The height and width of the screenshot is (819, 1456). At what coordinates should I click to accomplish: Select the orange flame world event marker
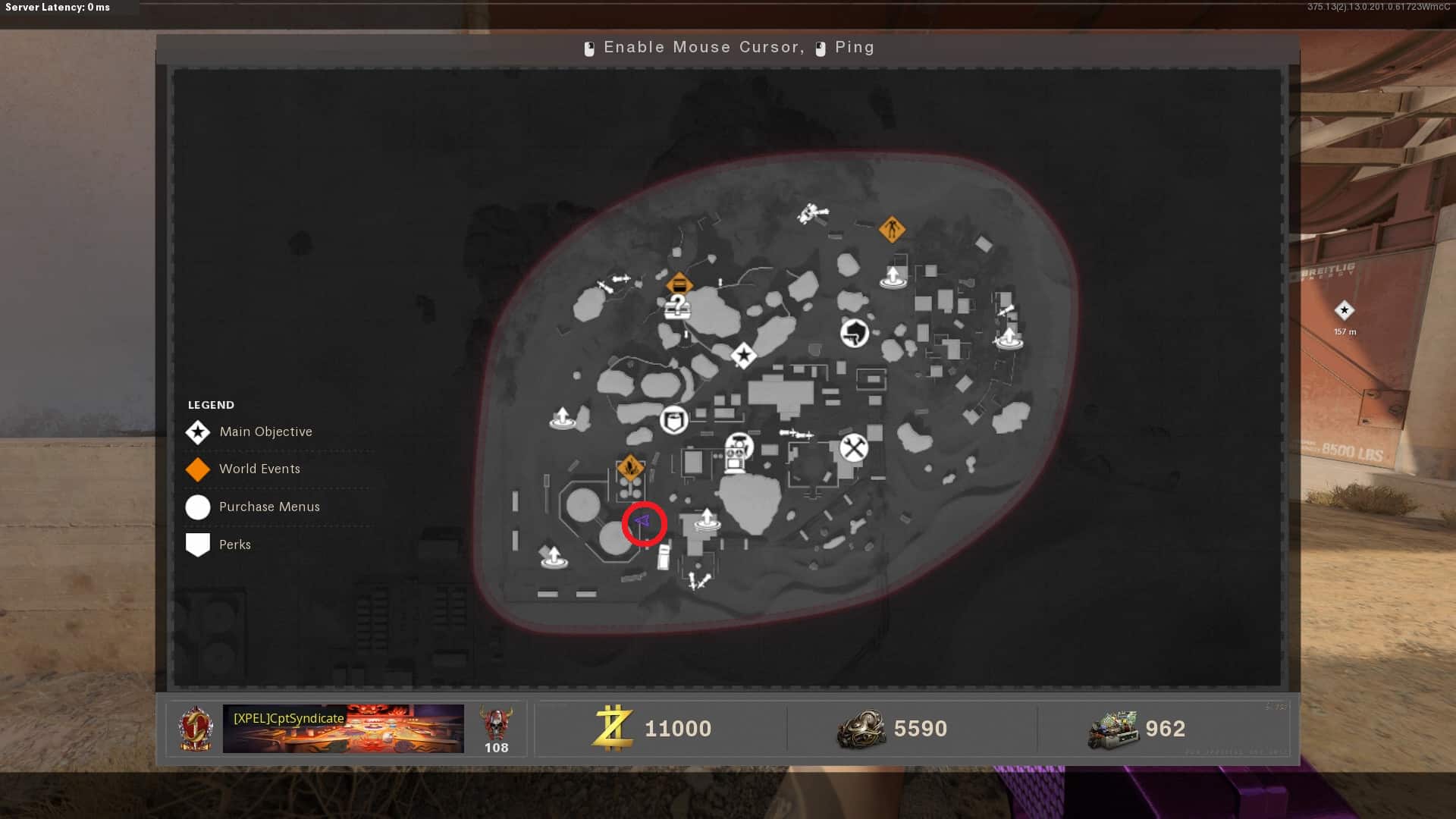(x=630, y=467)
